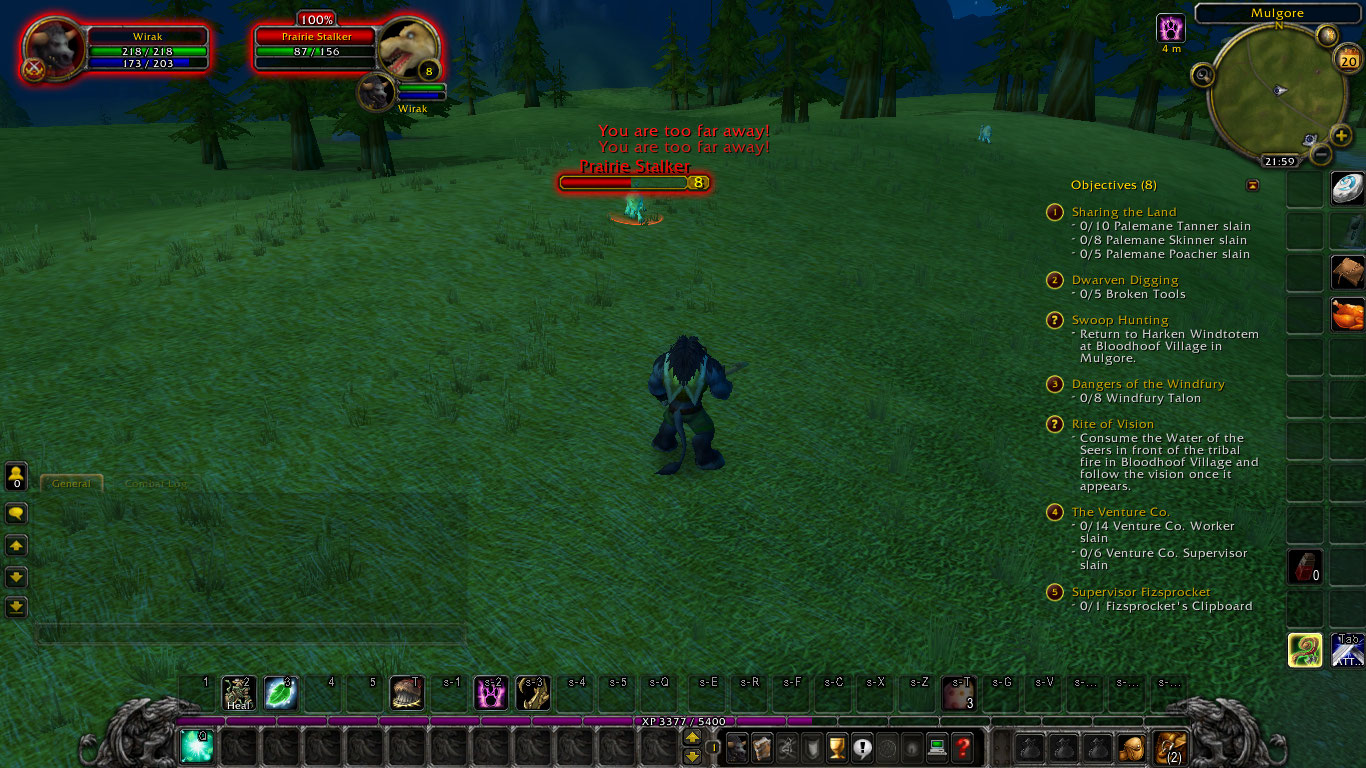
Task: Open the character info bull icon
Action: click(736, 747)
